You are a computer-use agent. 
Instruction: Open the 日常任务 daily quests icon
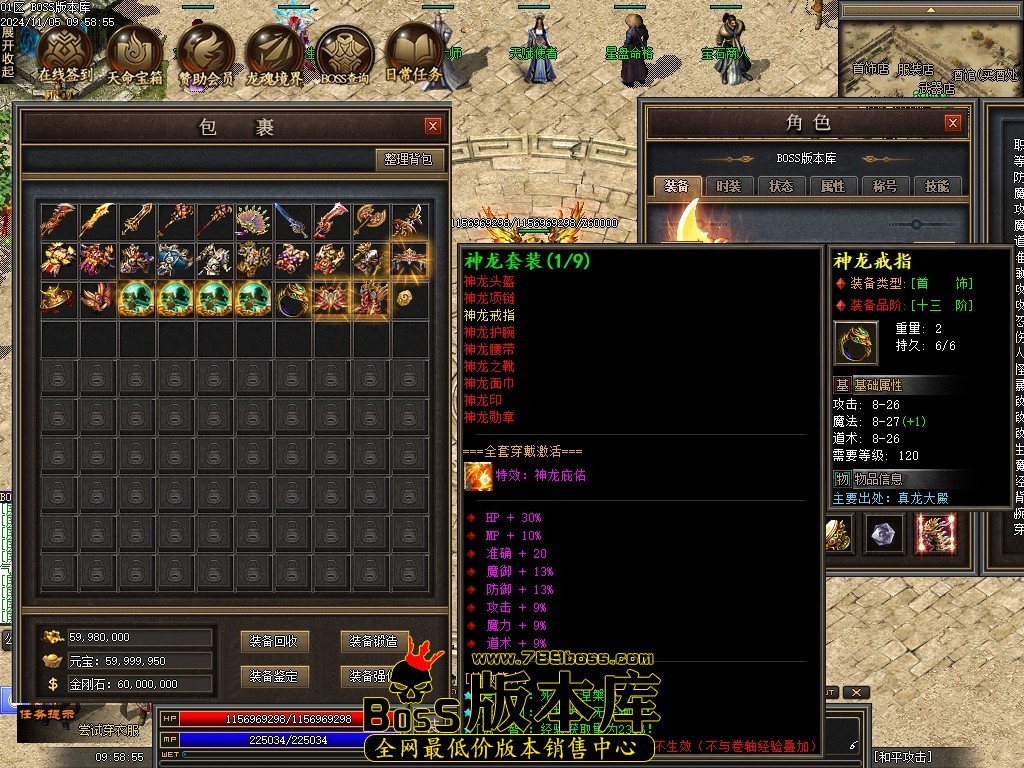414,53
